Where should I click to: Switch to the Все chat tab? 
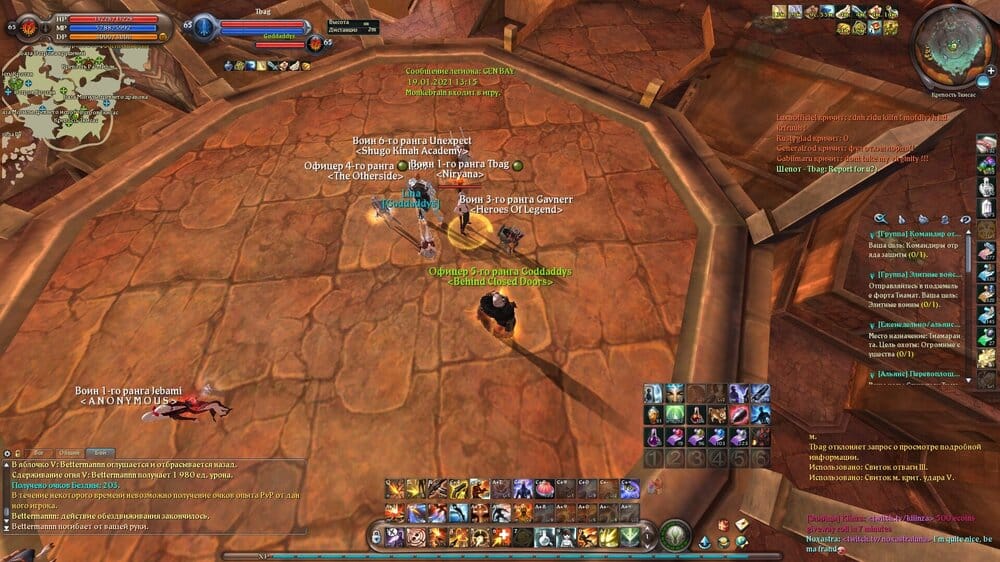(x=37, y=453)
